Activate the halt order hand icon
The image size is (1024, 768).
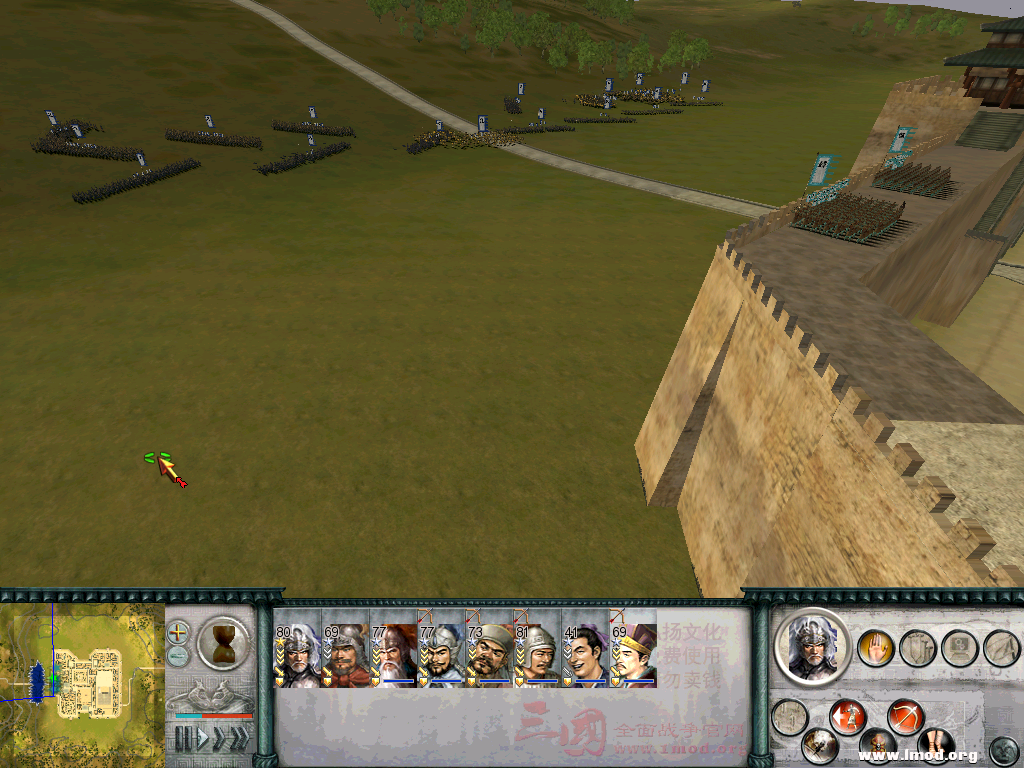(875, 648)
